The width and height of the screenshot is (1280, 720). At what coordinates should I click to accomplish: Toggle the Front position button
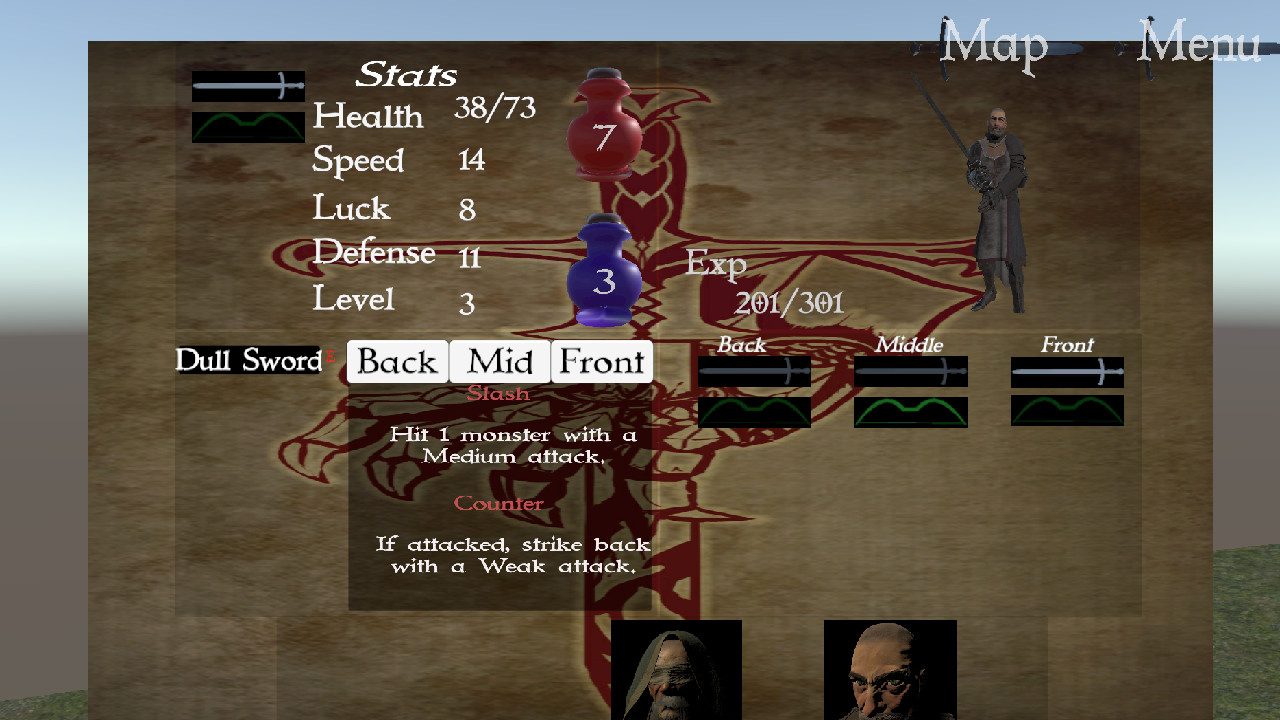(x=602, y=362)
